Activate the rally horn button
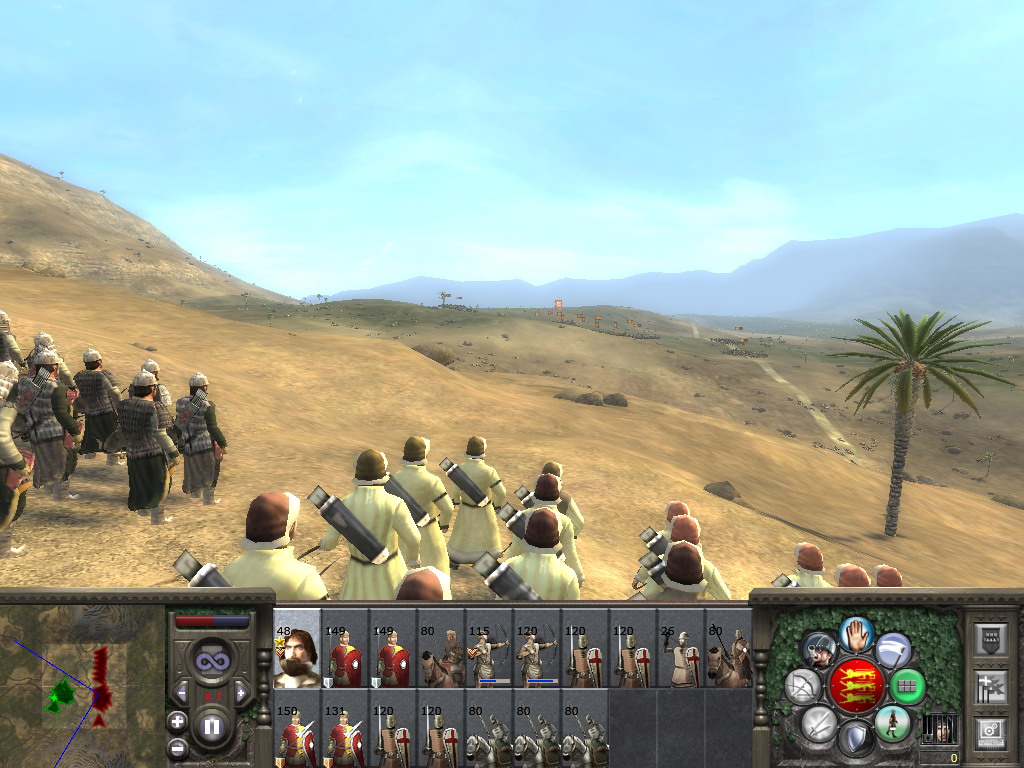 point(819,650)
